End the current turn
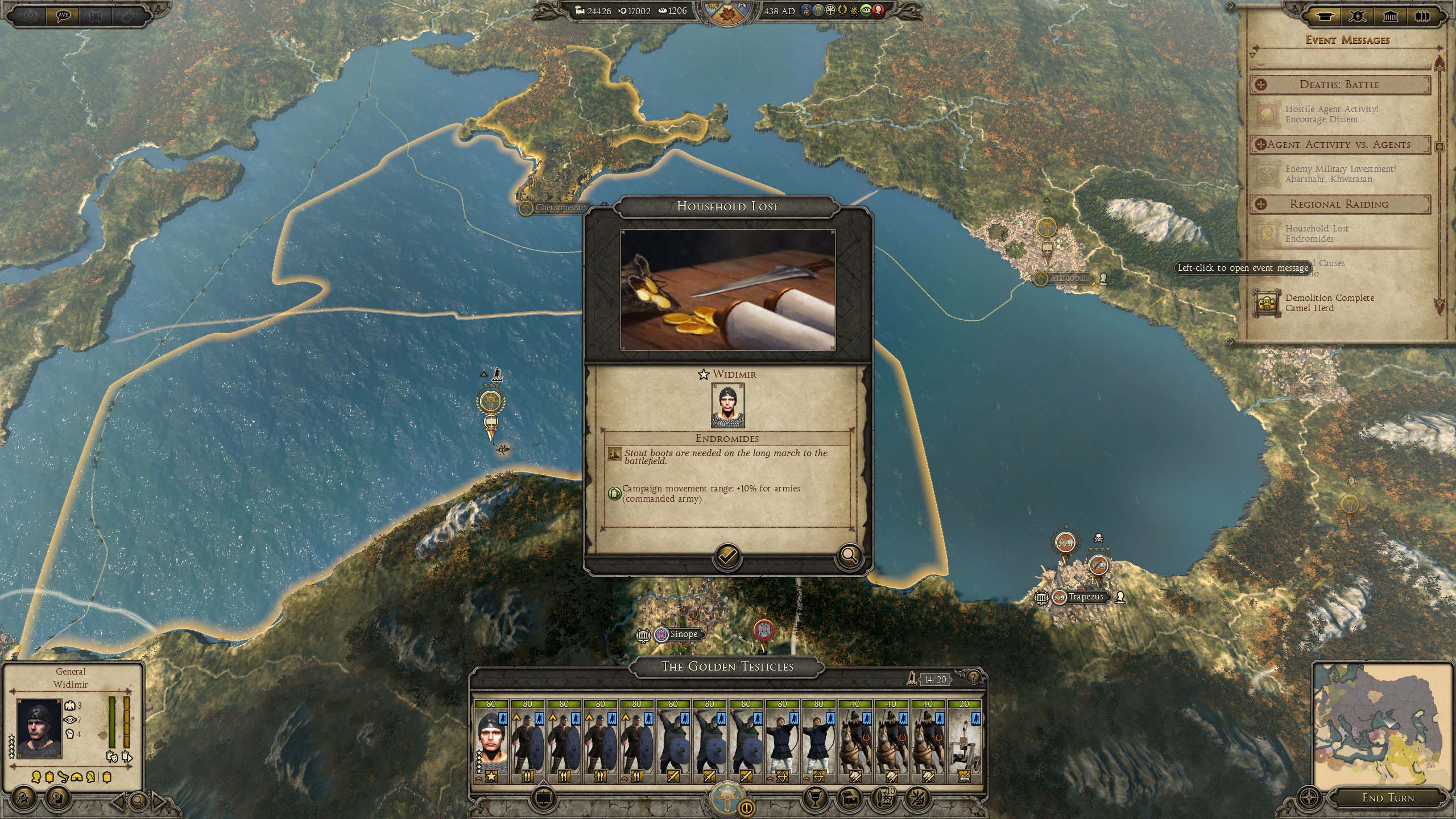Screen dimensions: 1456x819 tap(1388, 797)
